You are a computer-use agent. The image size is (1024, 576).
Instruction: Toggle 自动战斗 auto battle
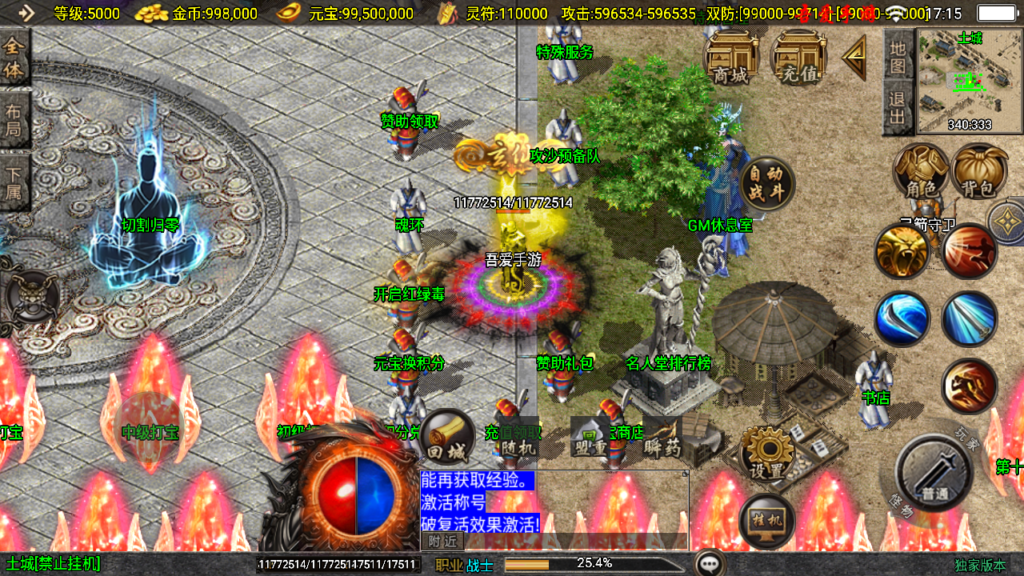pos(767,184)
